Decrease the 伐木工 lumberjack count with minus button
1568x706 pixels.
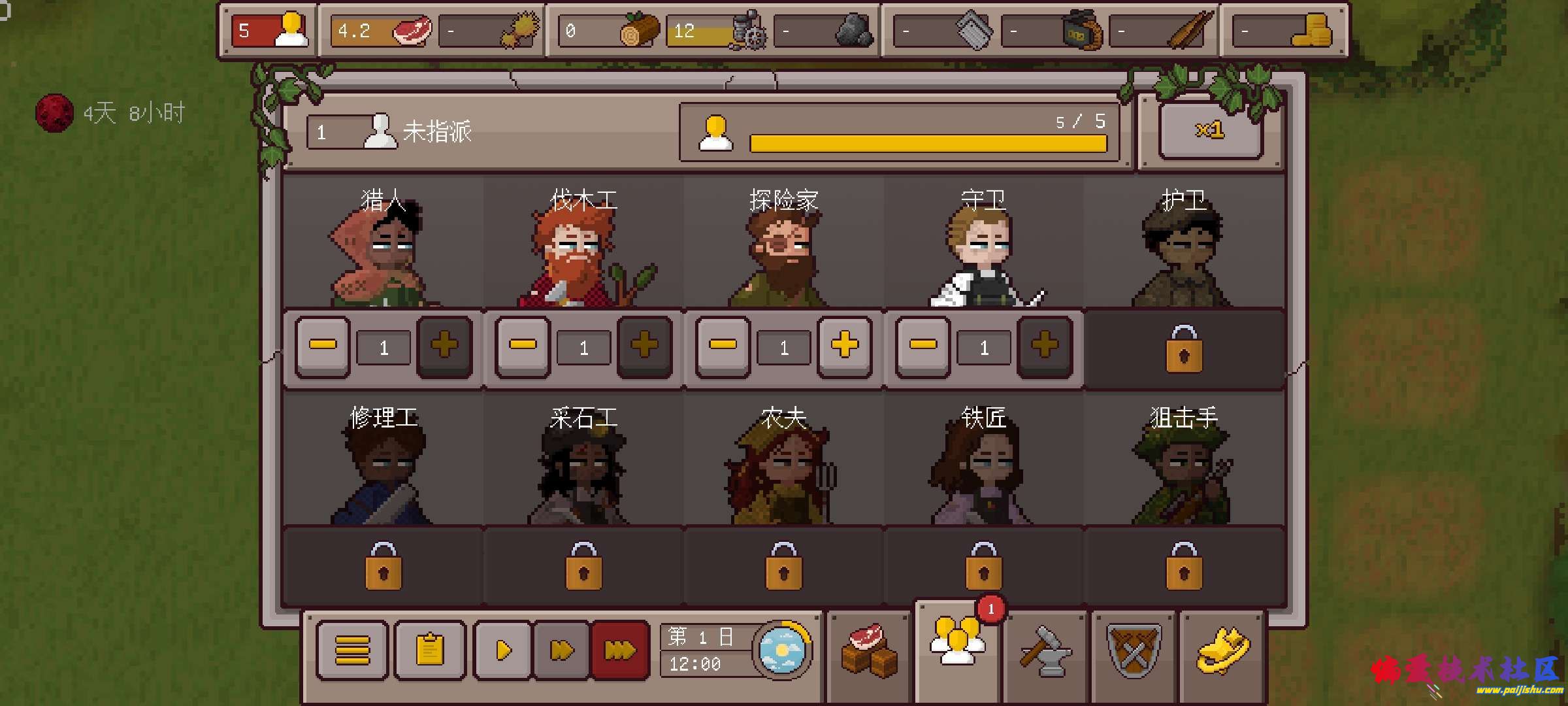tap(519, 348)
